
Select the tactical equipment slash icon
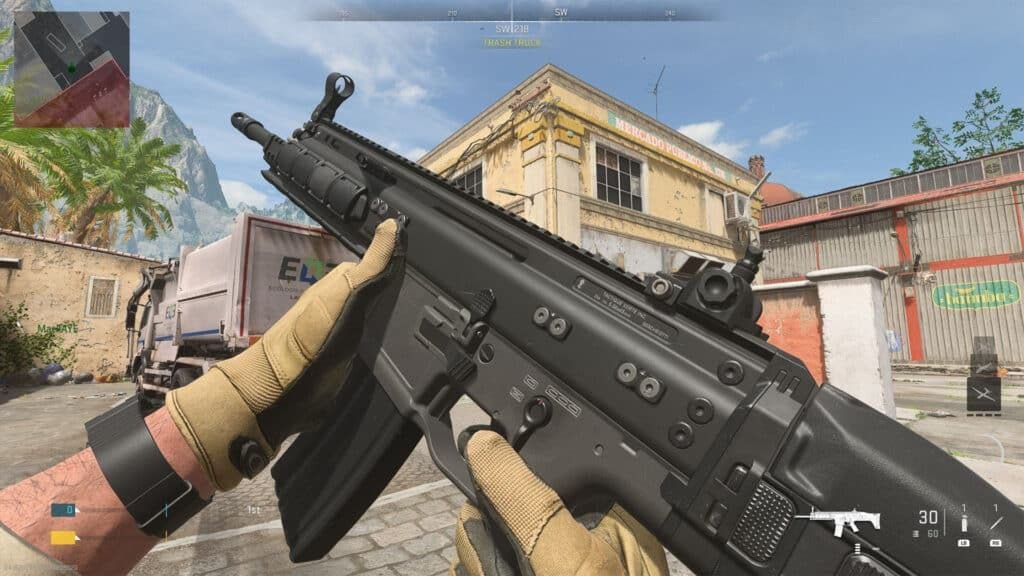(995, 522)
